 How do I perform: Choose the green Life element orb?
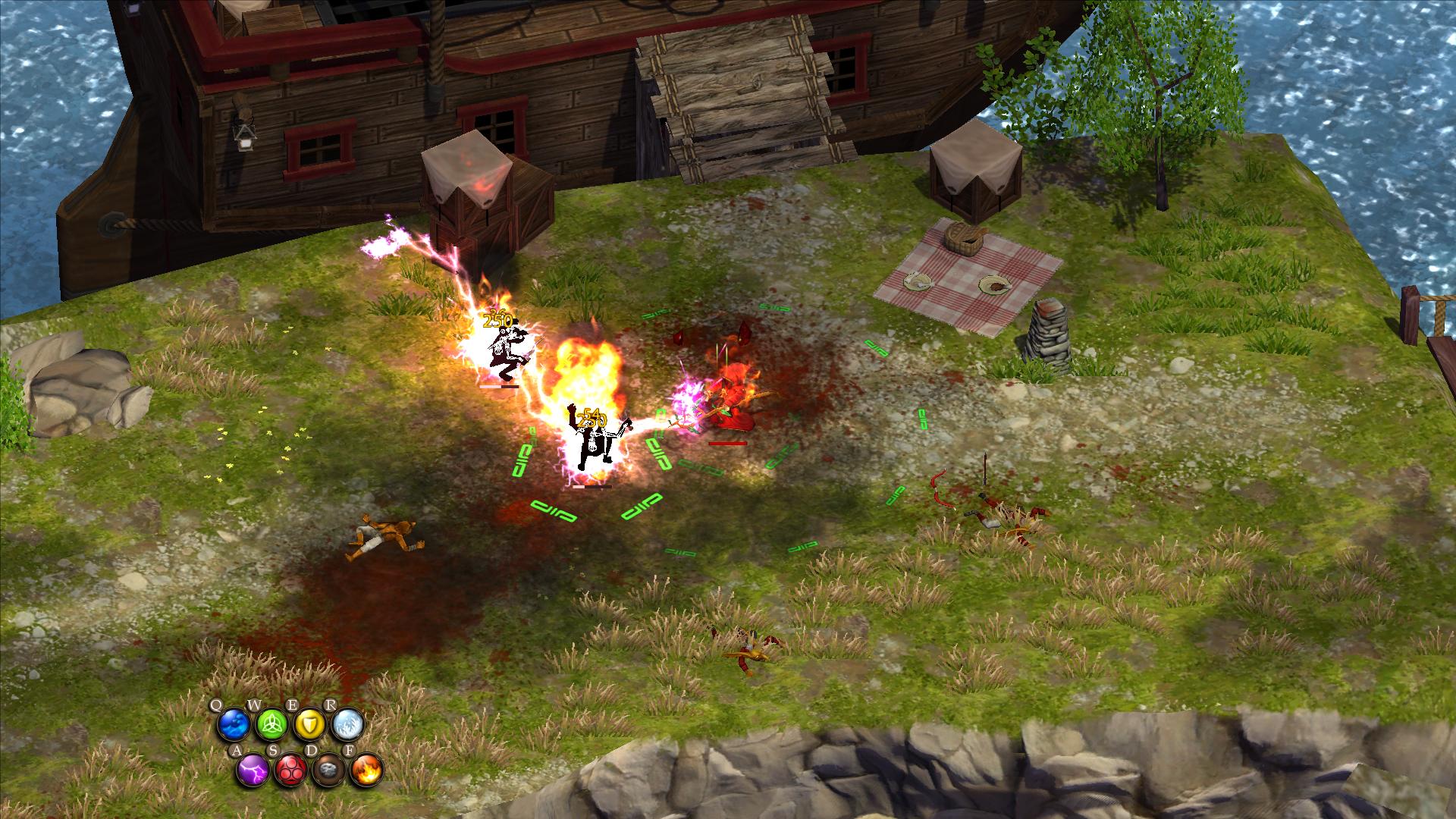pos(271,726)
